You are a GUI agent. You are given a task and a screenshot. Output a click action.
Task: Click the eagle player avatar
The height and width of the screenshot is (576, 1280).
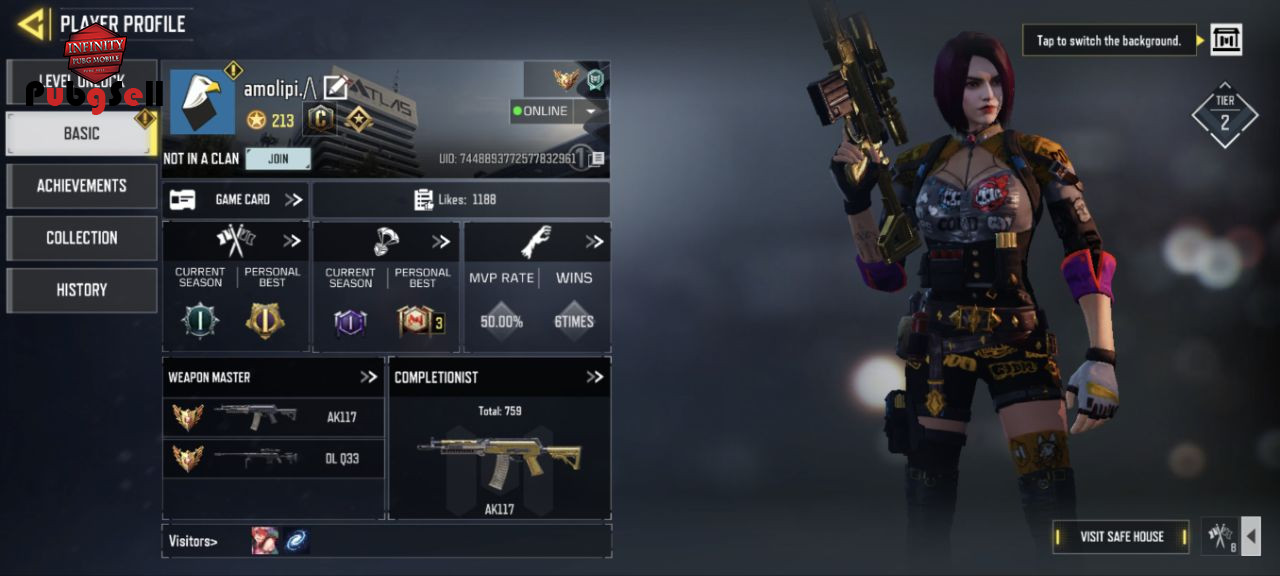click(203, 101)
